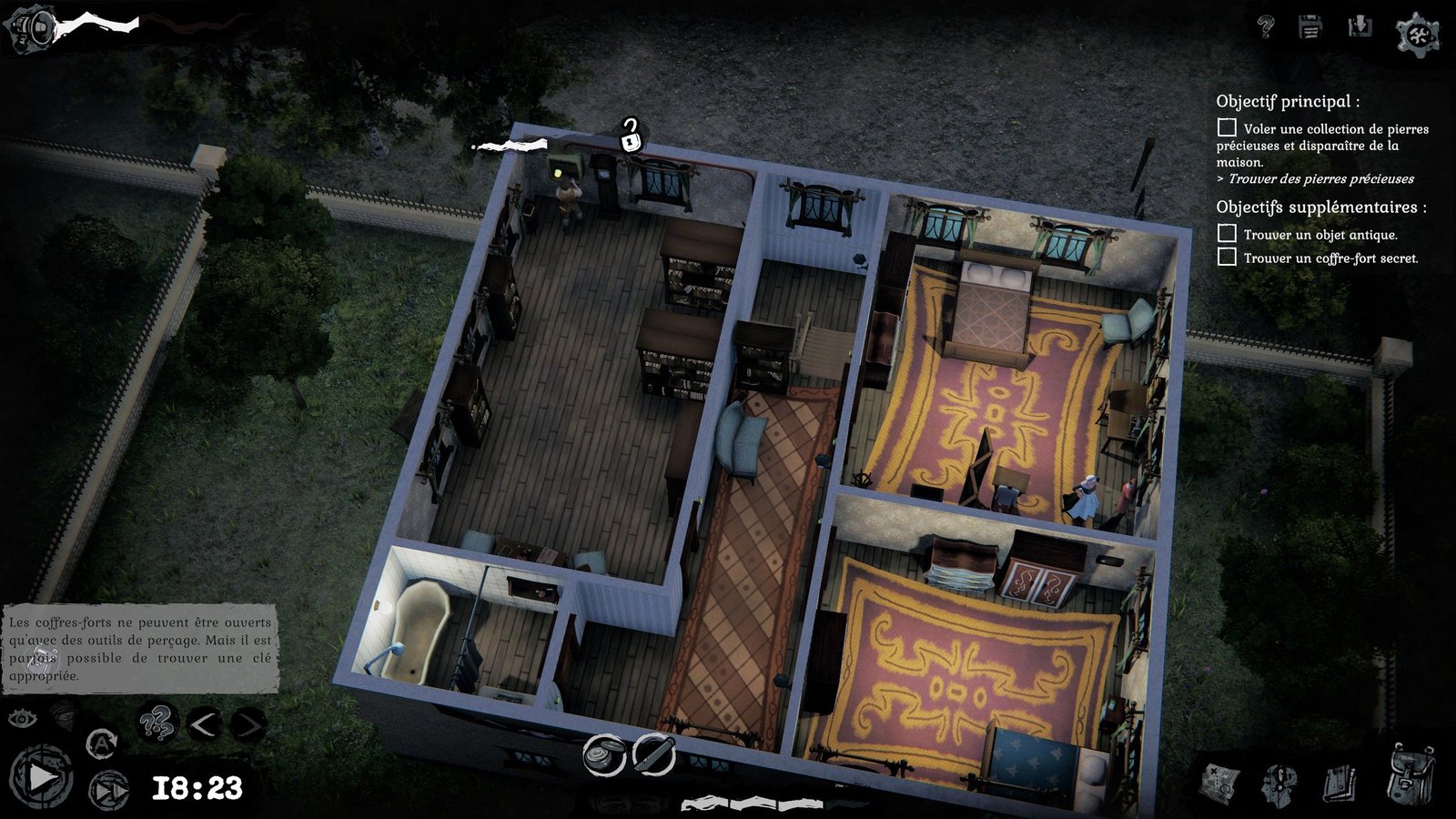The width and height of the screenshot is (1456, 819).
Task: Select the crowbar tool slot
Action: click(654, 754)
